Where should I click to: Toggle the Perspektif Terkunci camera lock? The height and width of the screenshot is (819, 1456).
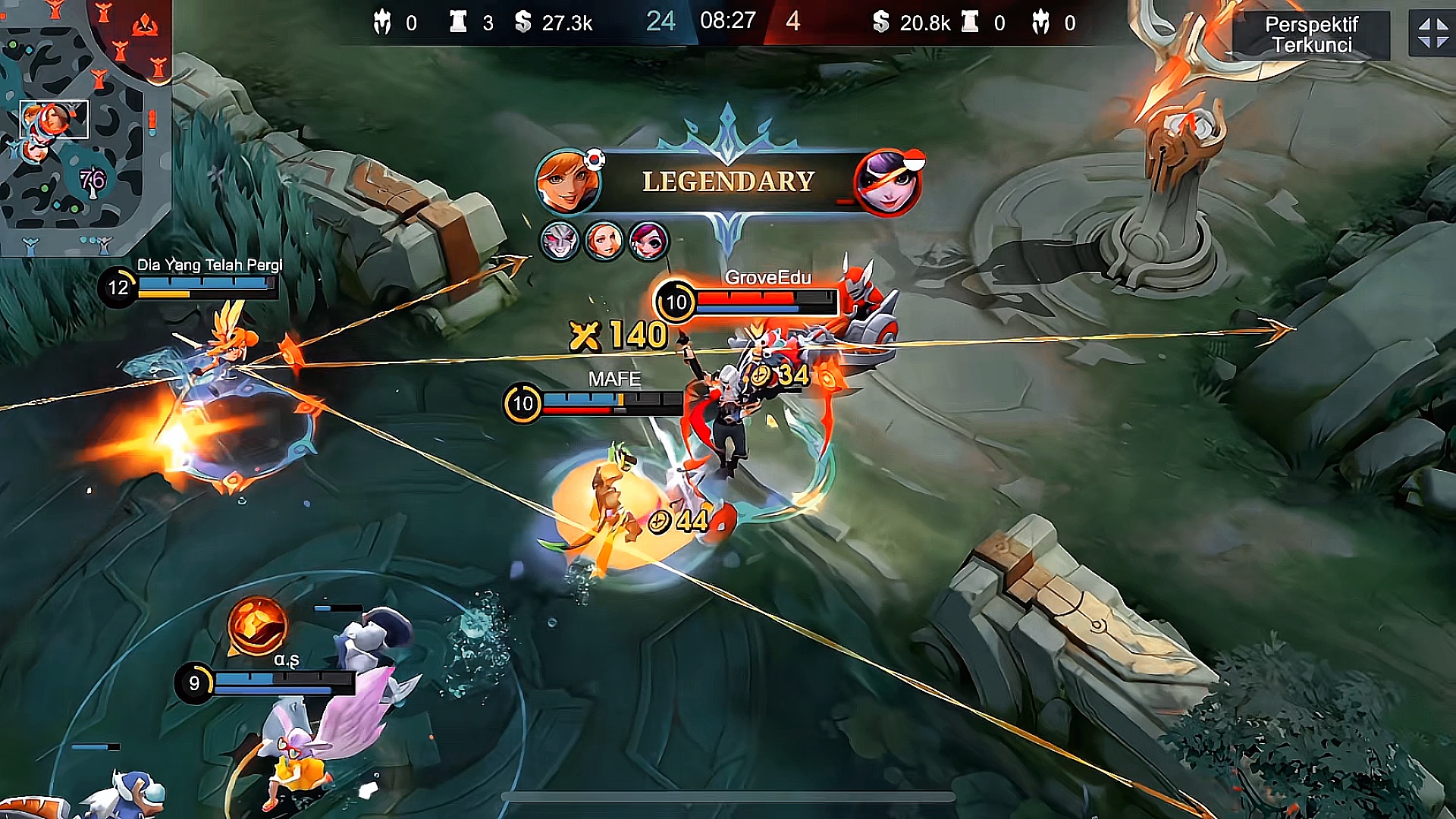(1311, 35)
